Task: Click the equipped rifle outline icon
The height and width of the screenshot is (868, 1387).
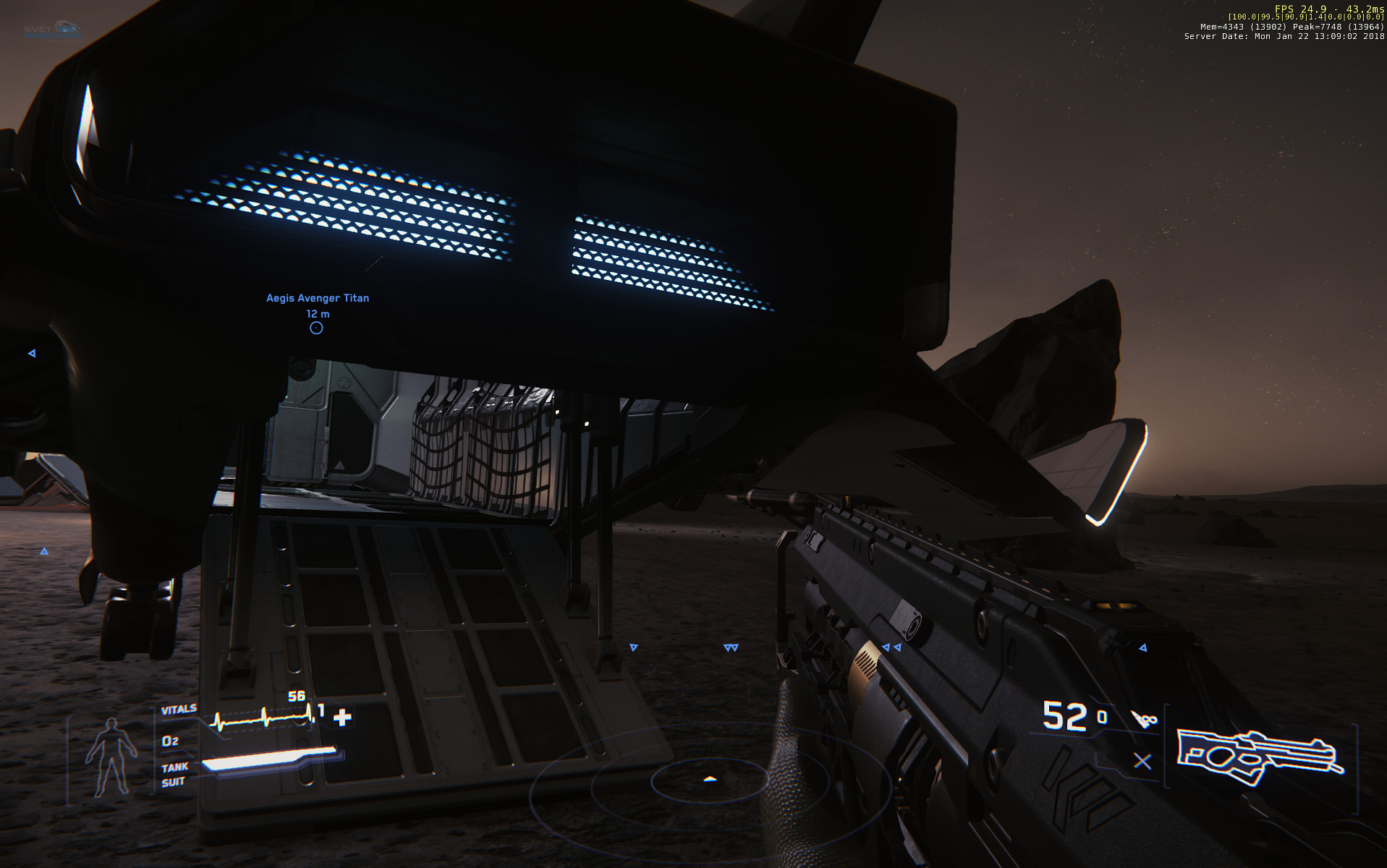Action: point(1260,756)
